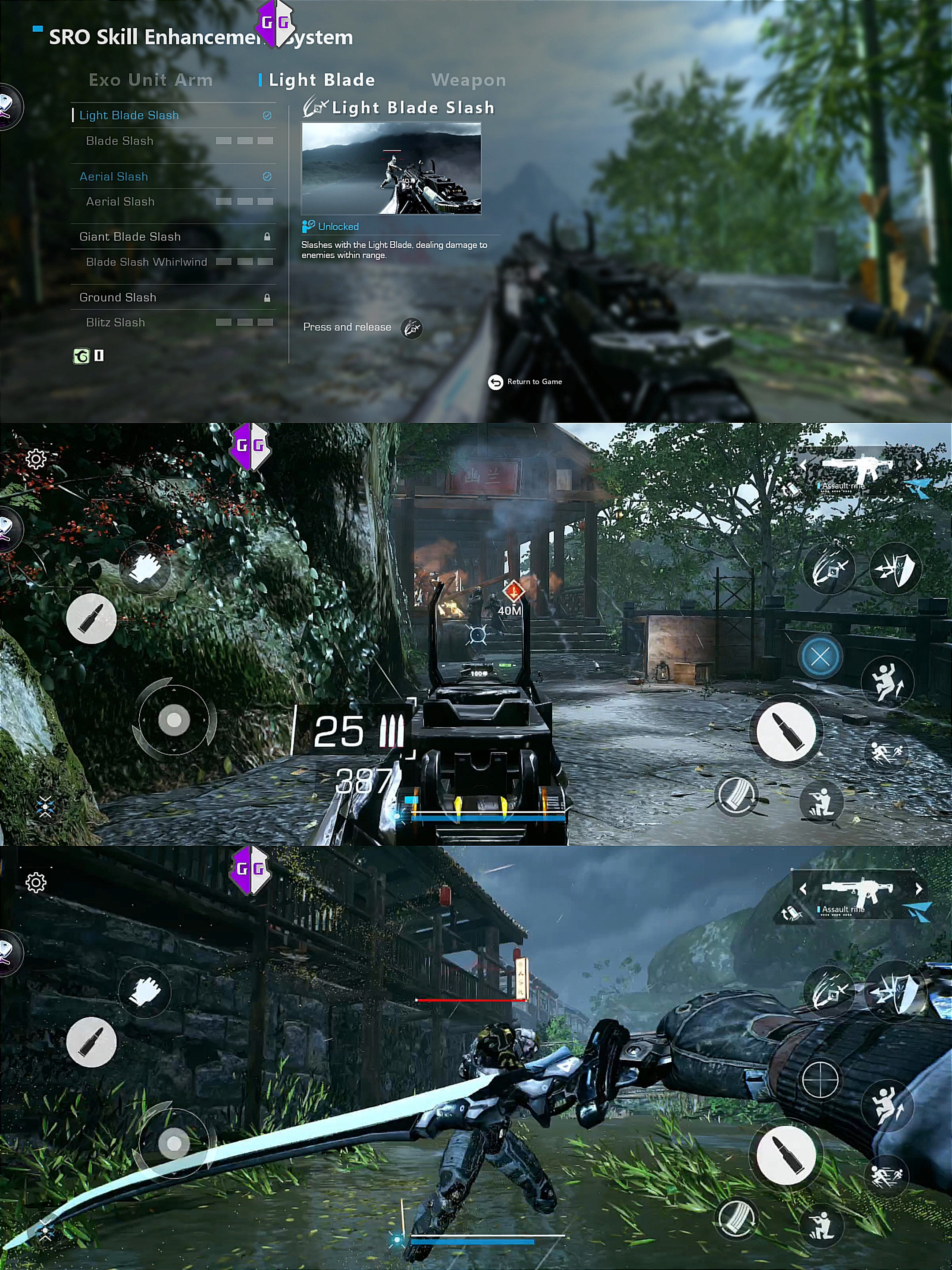
Task: Open the Weapon tab
Action: (468, 80)
